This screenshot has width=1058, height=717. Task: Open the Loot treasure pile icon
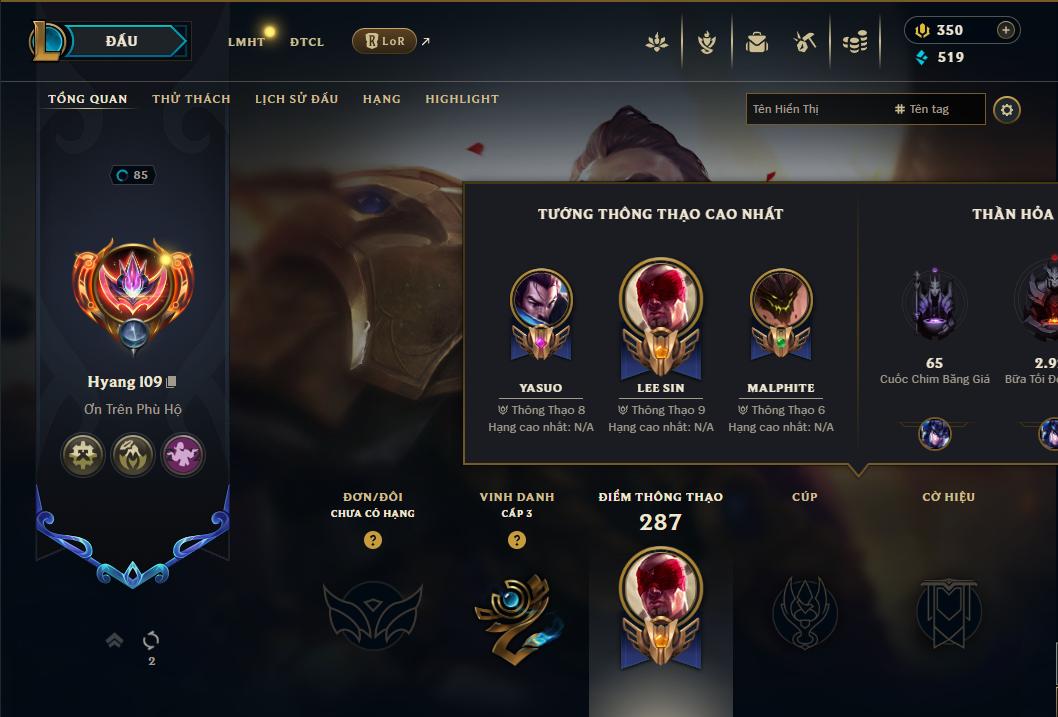coord(855,42)
